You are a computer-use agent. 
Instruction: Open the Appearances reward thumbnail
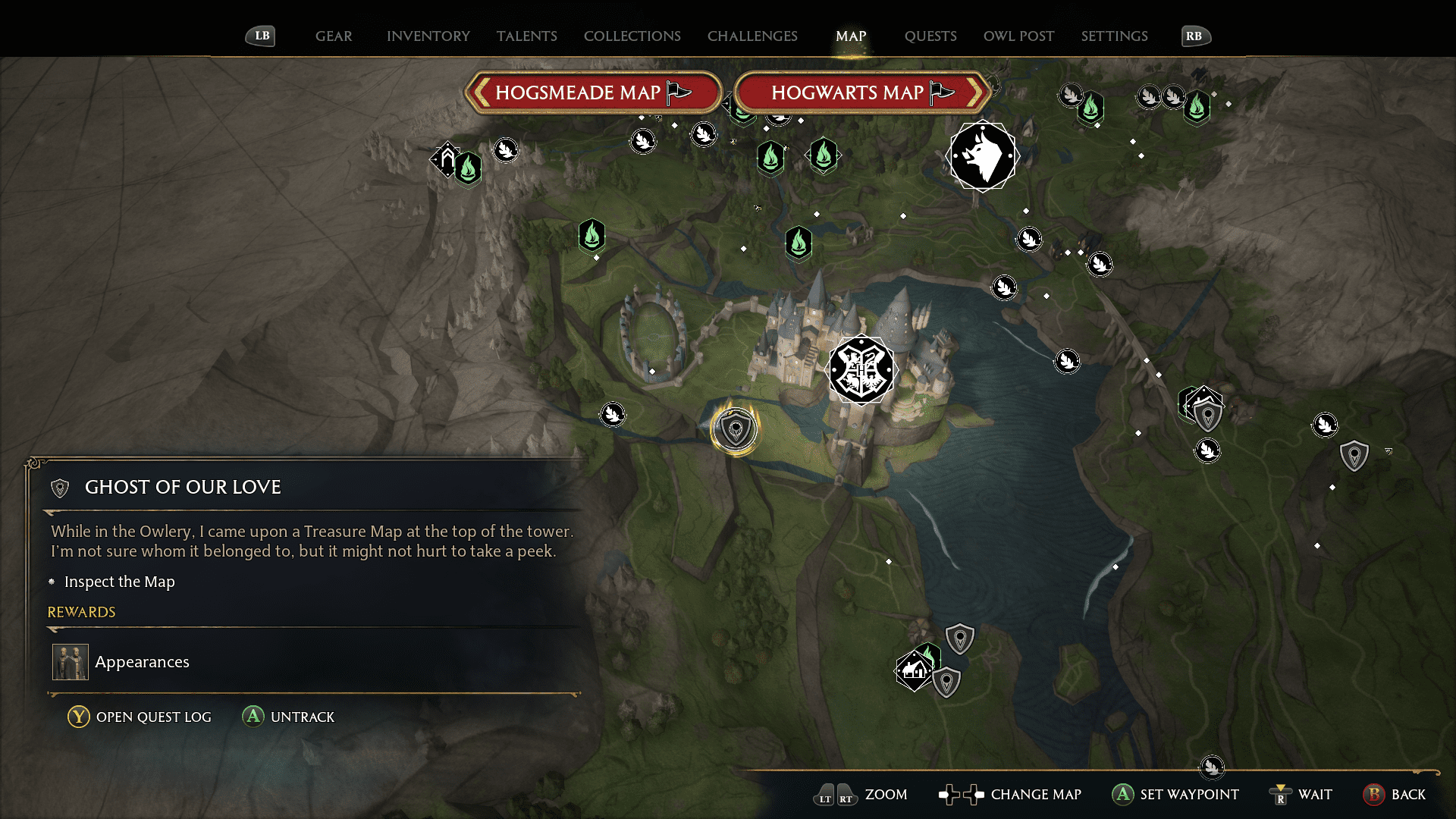70,661
